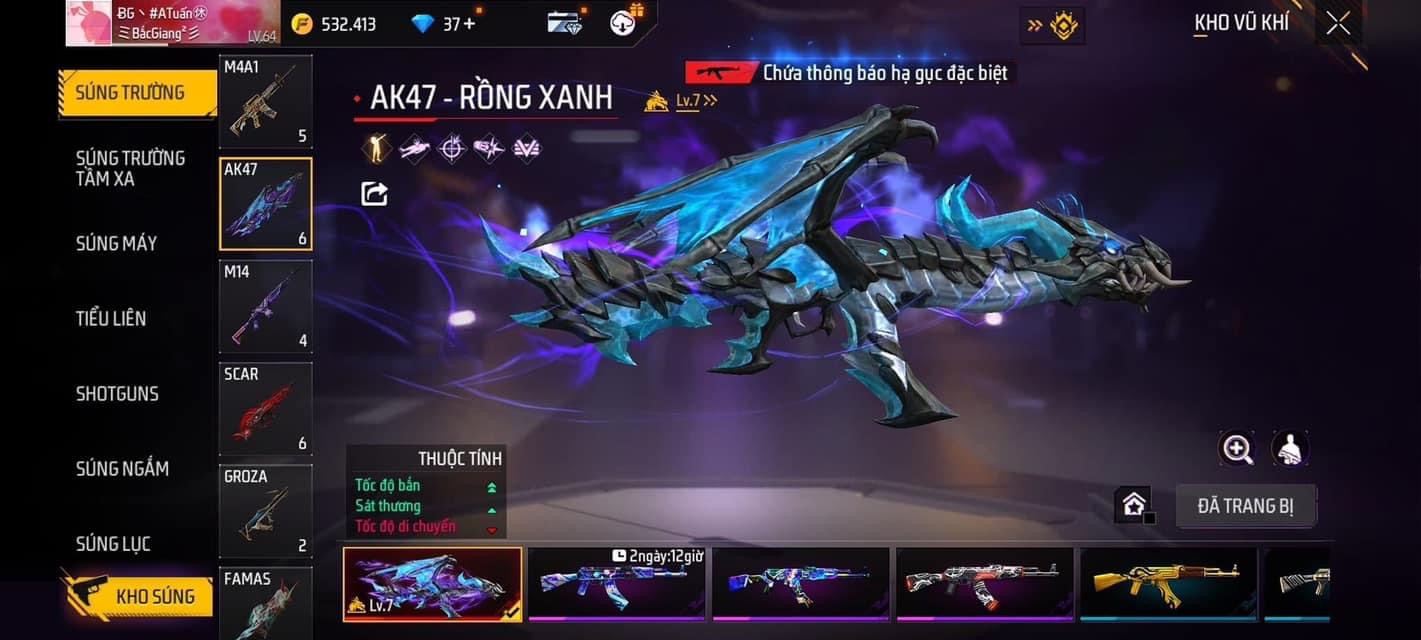Add more diamonds via the plus button
The height and width of the screenshot is (640, 1421).
coord(470,23)
